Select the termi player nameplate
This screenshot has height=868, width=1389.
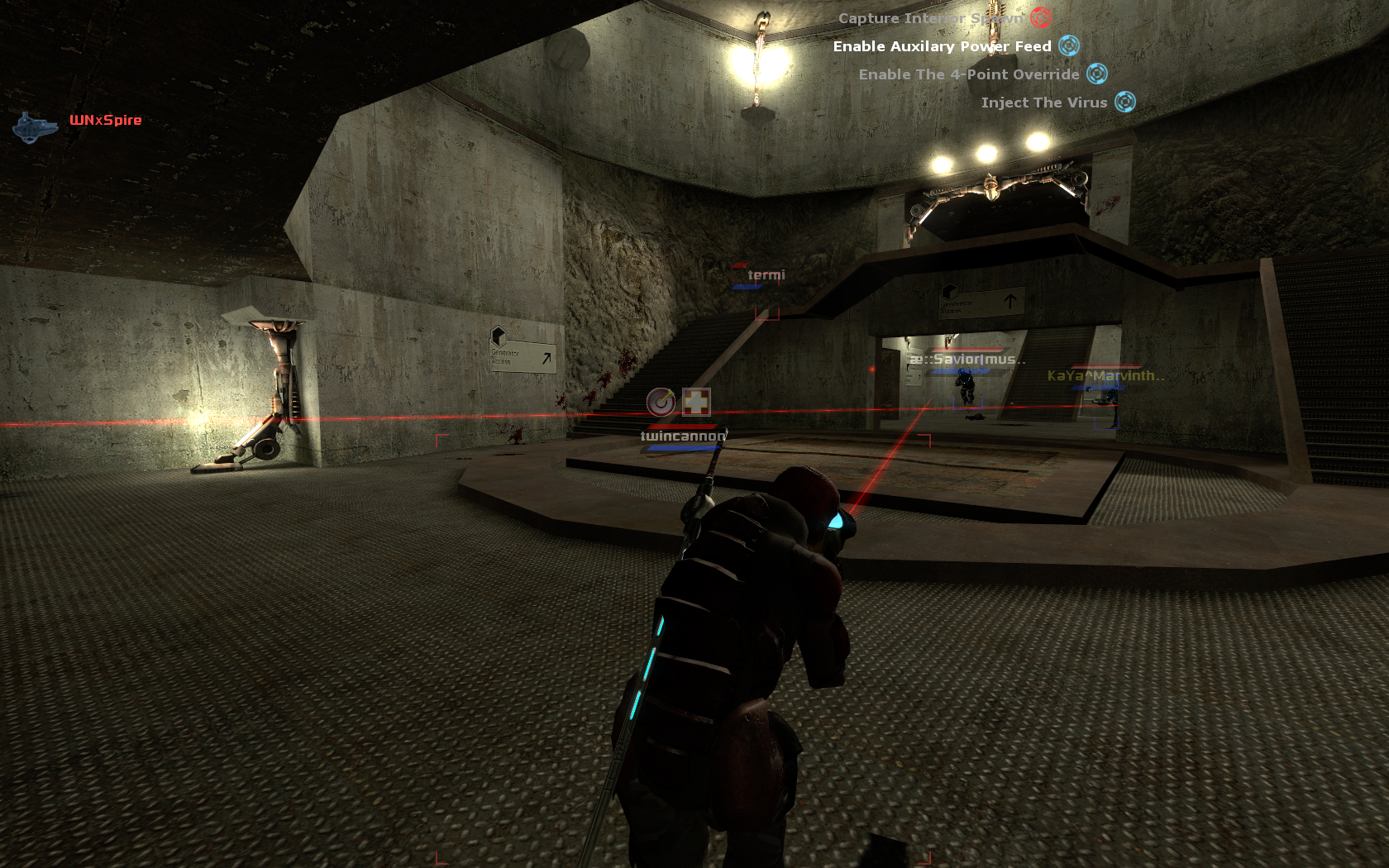[766, 273]
